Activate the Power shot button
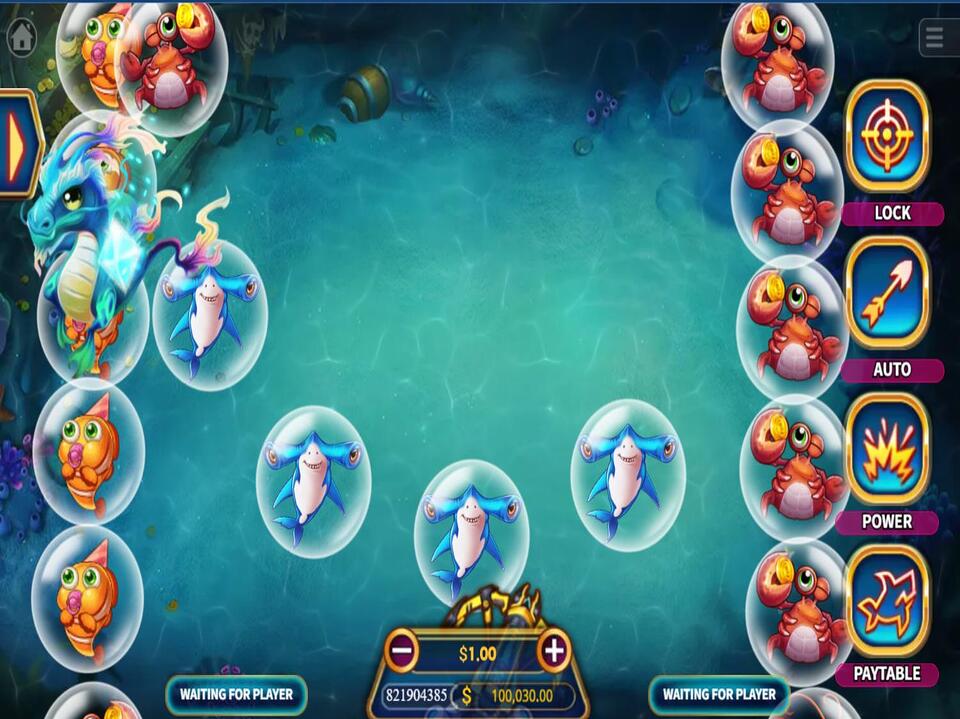 click(x=887, y=449)
